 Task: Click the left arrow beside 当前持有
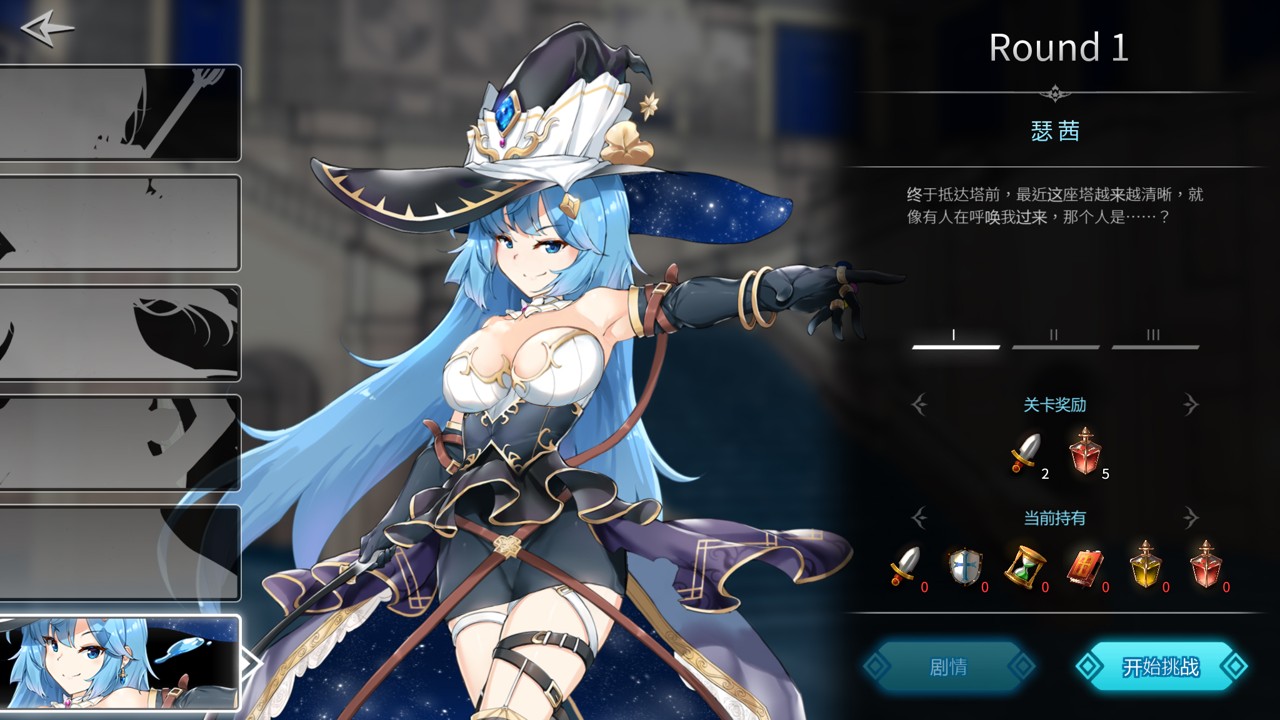[x=919, y=517]
